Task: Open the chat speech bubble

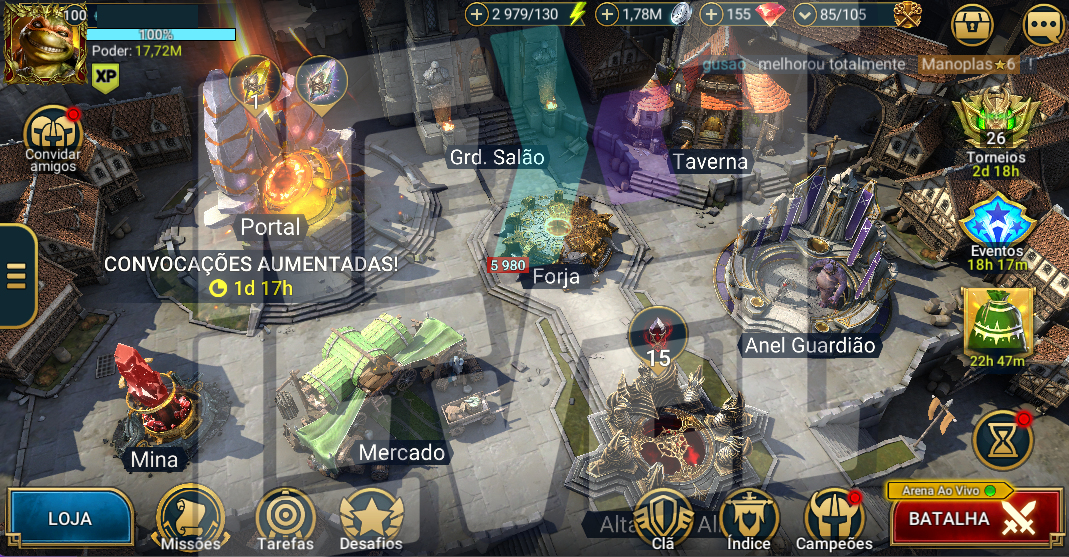Action: [x=1043, y=26]
